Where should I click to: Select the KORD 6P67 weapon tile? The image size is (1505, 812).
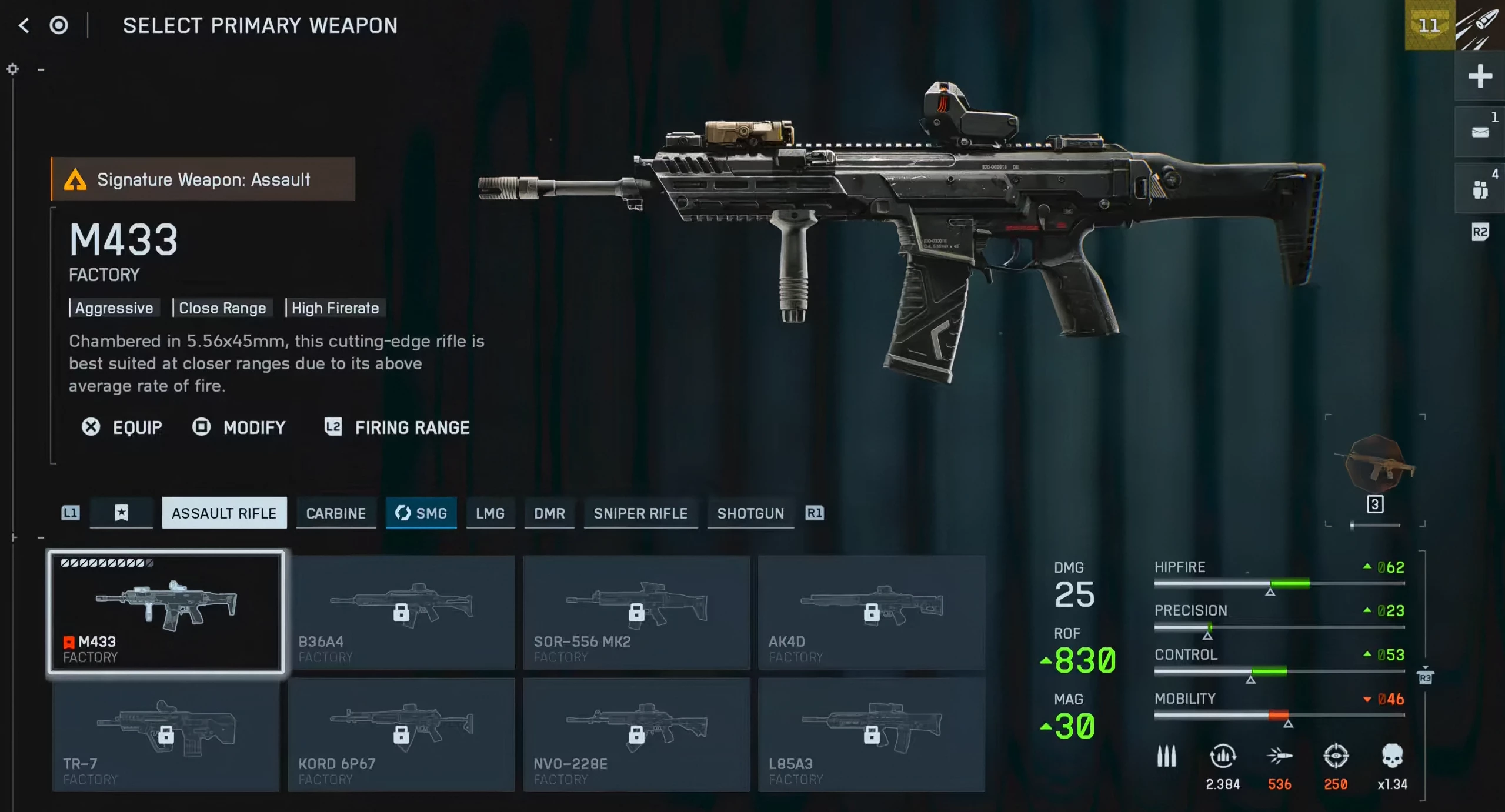tap(401, 734)
